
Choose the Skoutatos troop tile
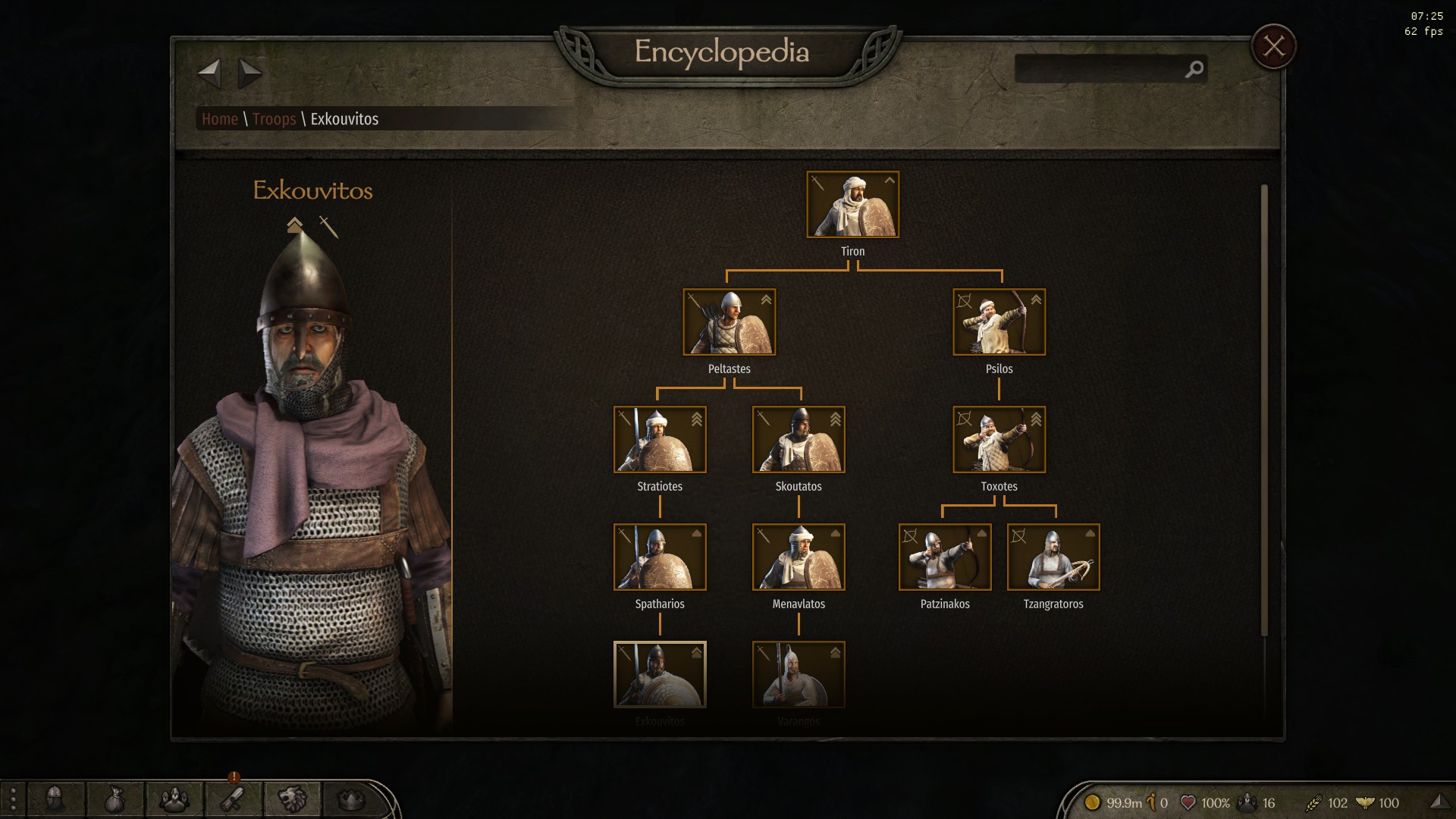[x=799, y=440]
